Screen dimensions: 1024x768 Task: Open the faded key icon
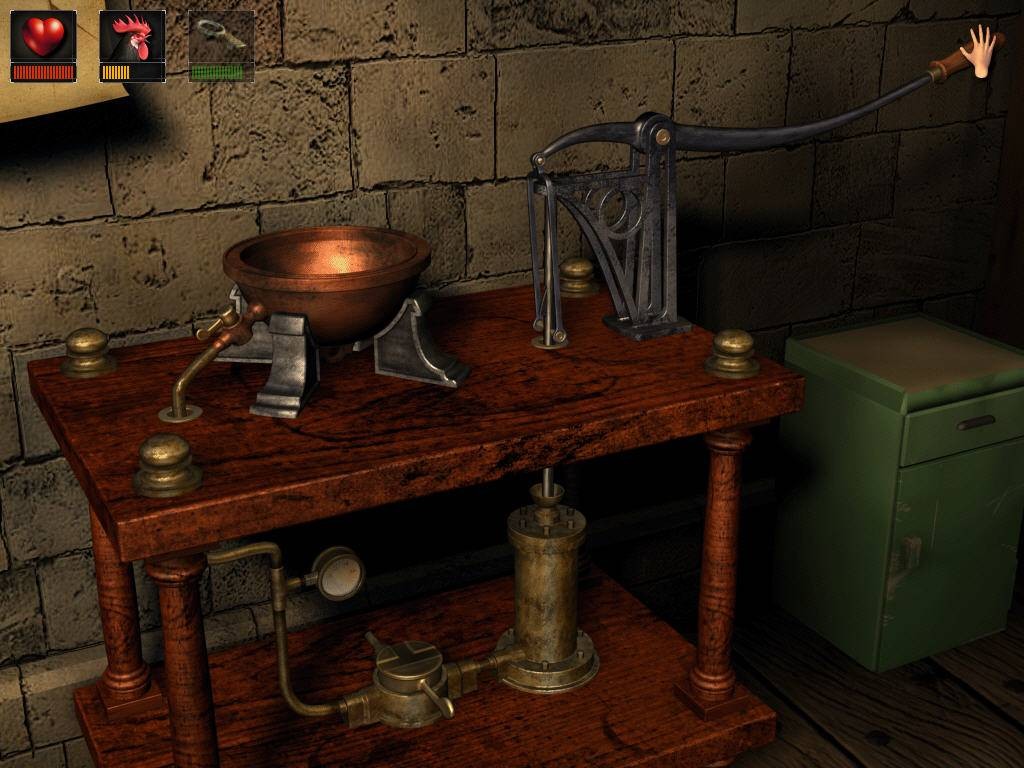click(221, 37)
